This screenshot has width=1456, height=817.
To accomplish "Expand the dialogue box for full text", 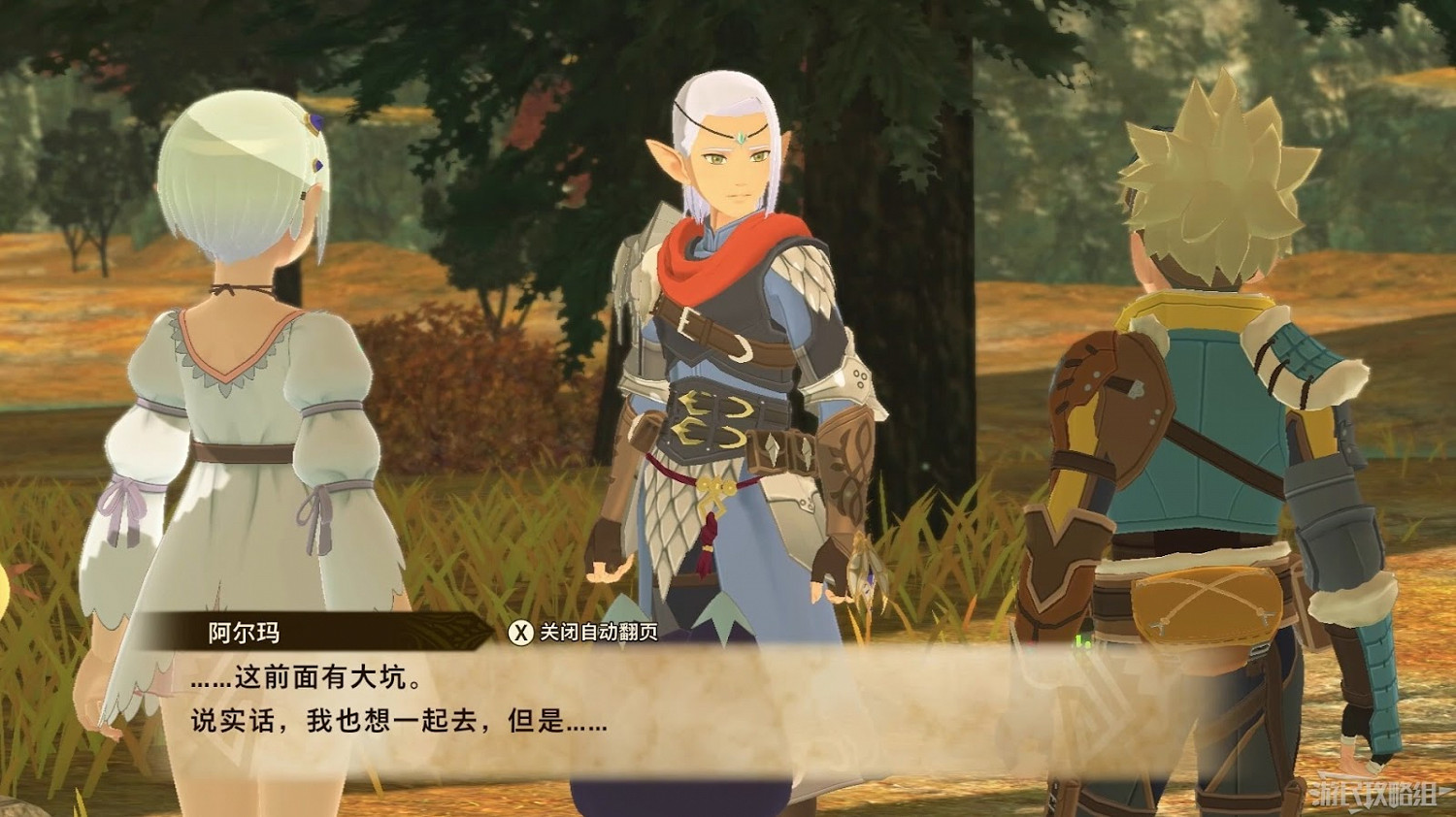I will tap(582, 718).
